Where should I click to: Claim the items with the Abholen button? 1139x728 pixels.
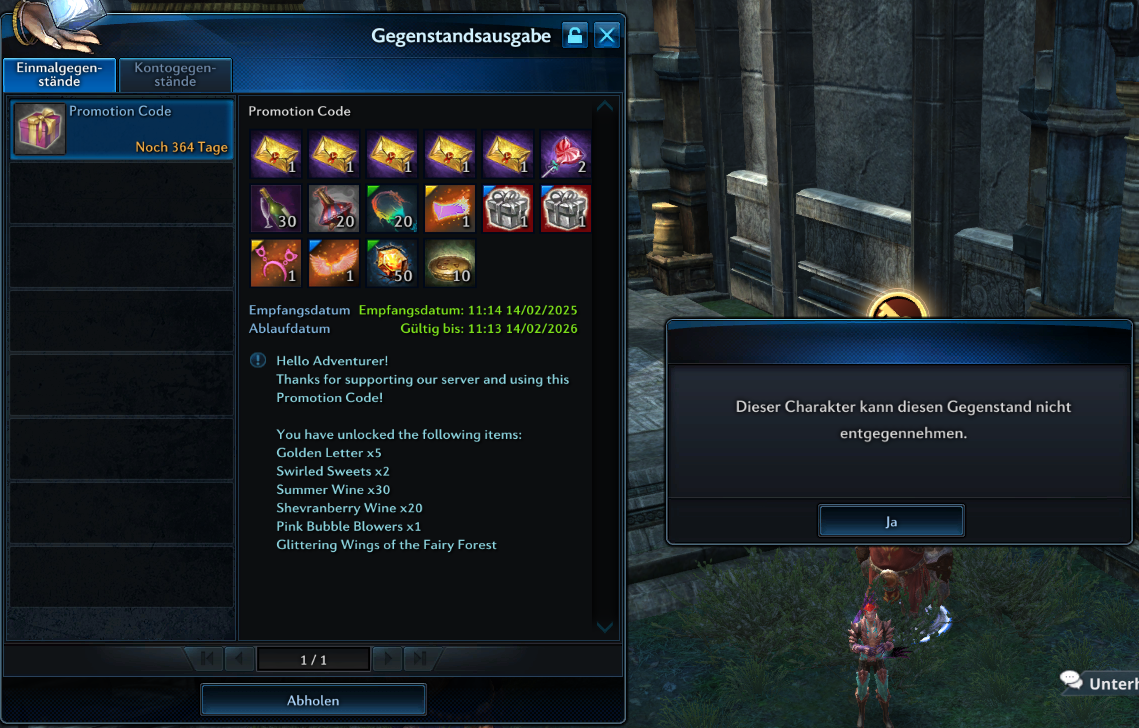click(313, 700)
